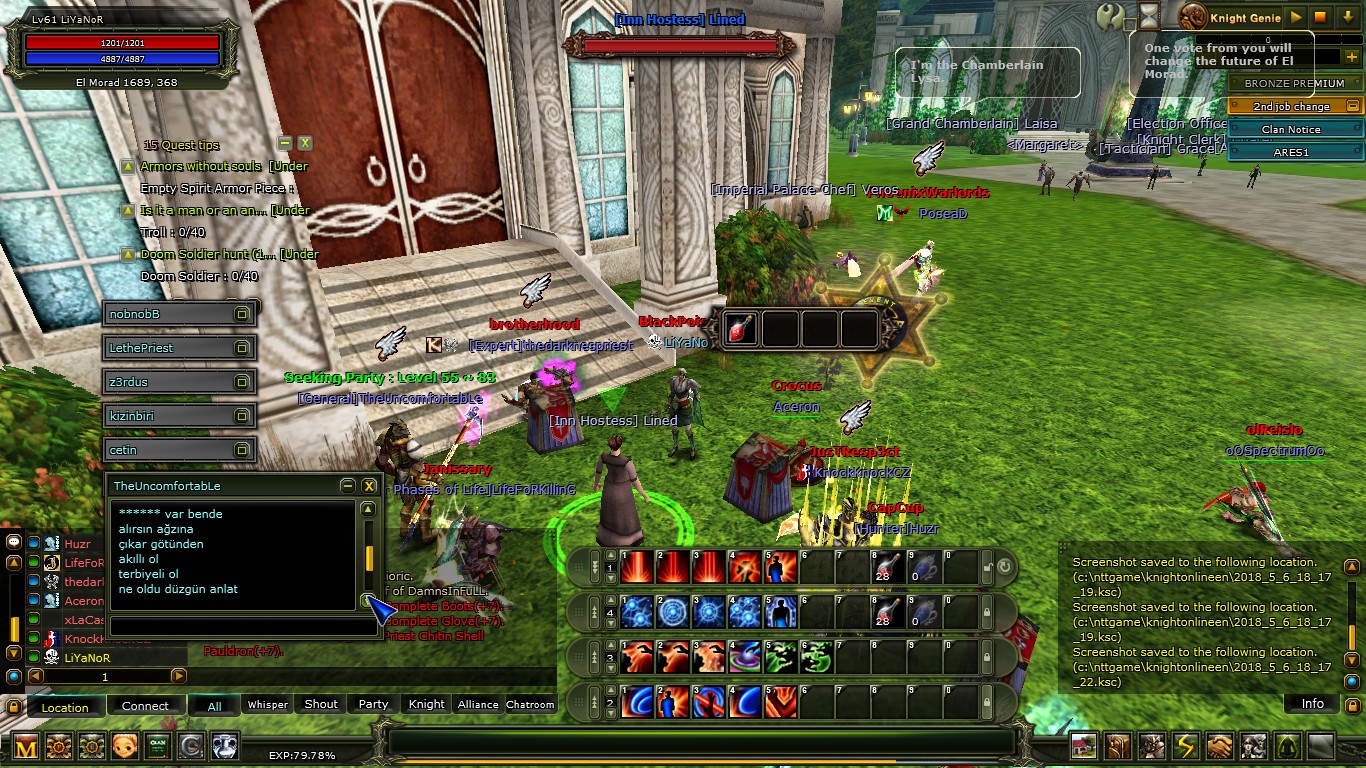Choose the Alliance chat tab
1366x768 pixels.
pos(478,705)
